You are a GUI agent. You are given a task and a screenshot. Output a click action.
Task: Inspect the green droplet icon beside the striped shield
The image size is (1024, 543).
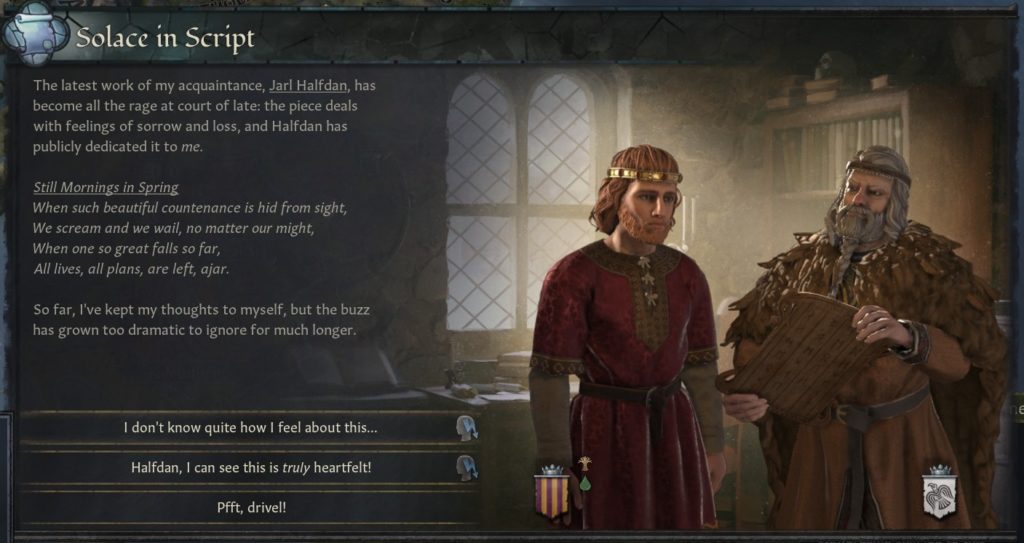[583, 484]
